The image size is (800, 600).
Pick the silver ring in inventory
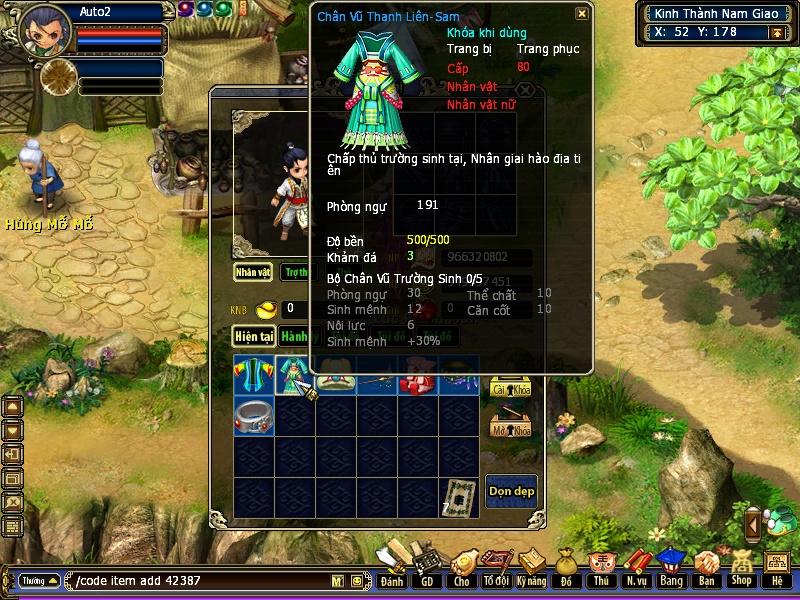coord(254,415)
